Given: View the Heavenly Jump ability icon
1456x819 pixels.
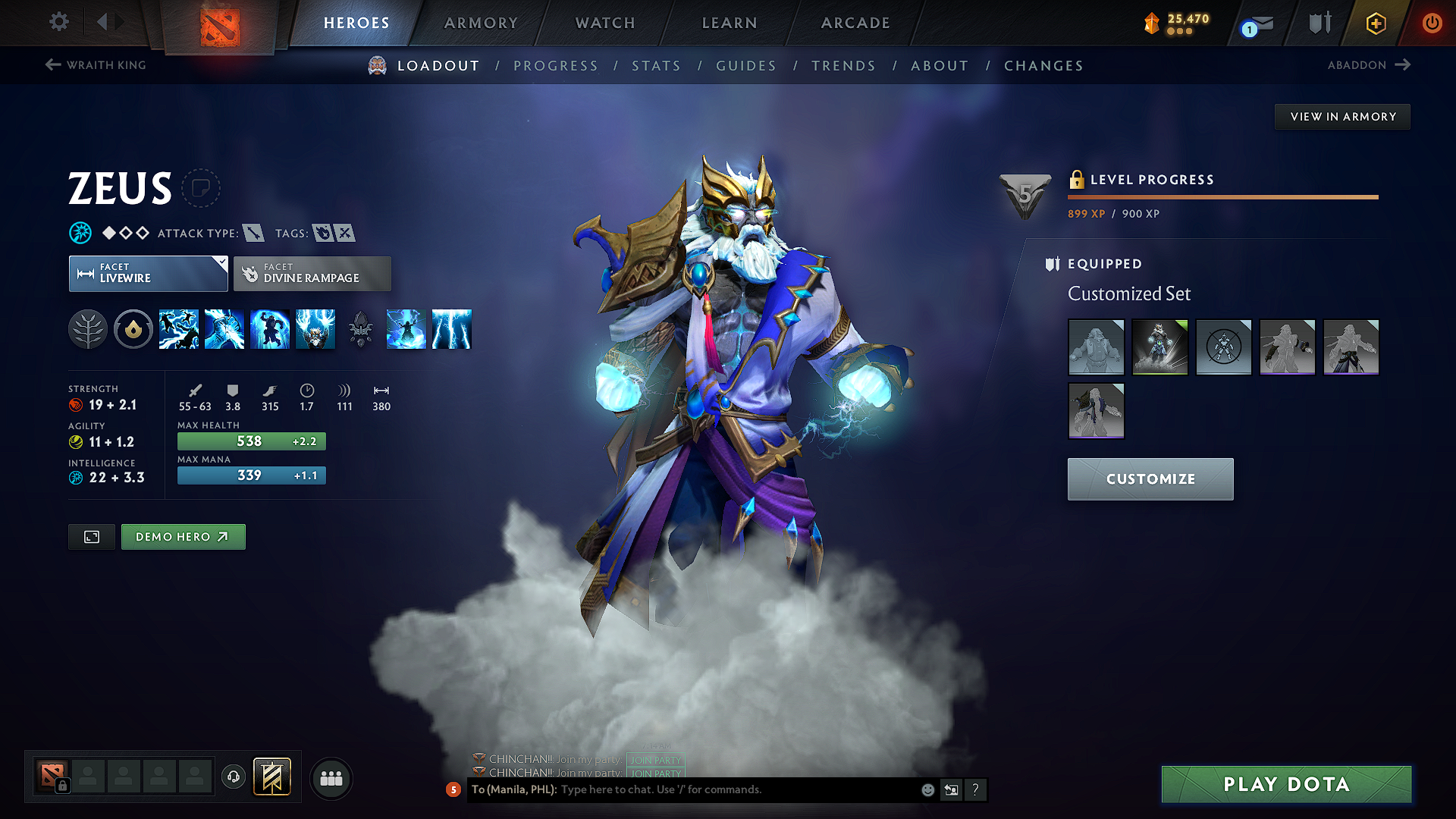Looking at the screenshot, I should pyautogui.click(x=271, y=329).
